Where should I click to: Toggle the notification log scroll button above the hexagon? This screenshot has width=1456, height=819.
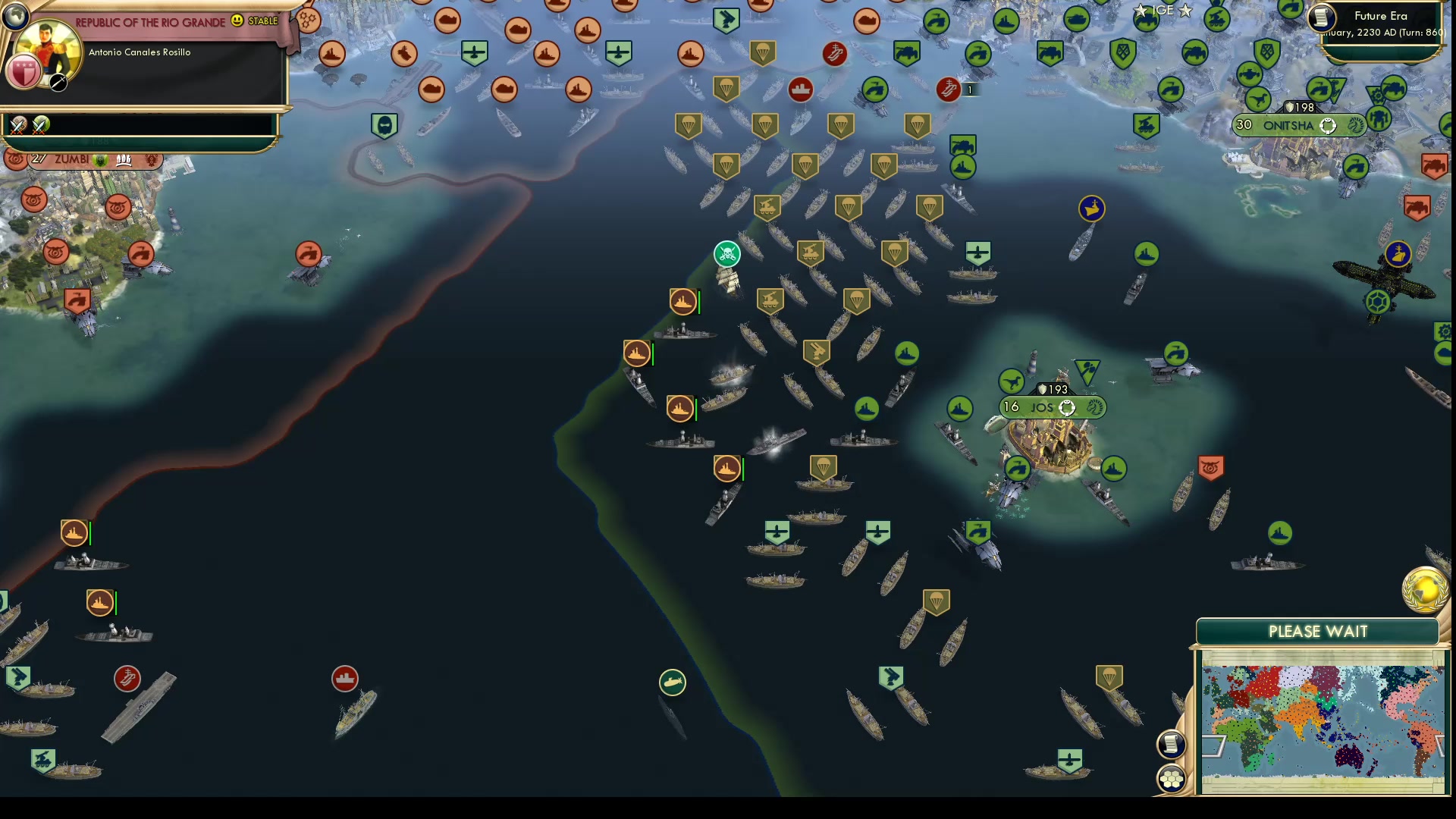tap(1170, 744)
